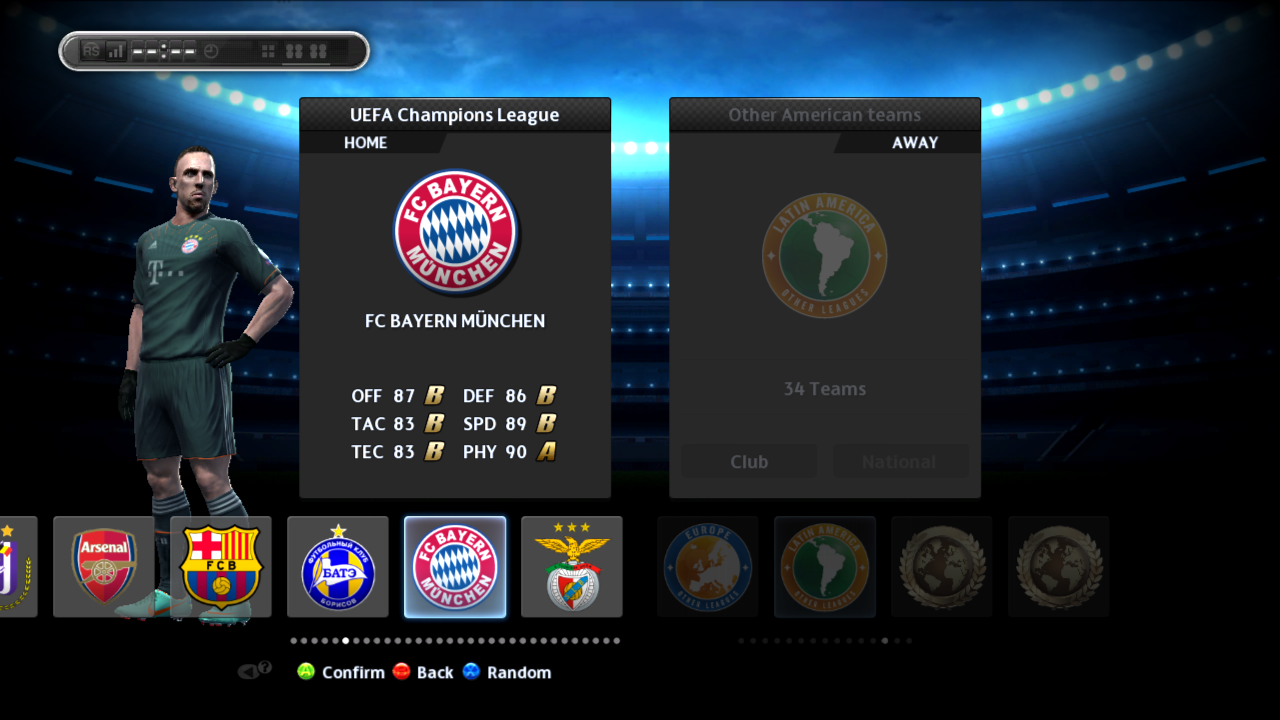Select the highlighted Bayern München tile
Image resolution: width=1280 pixels, height=720 pixels.
455,566
